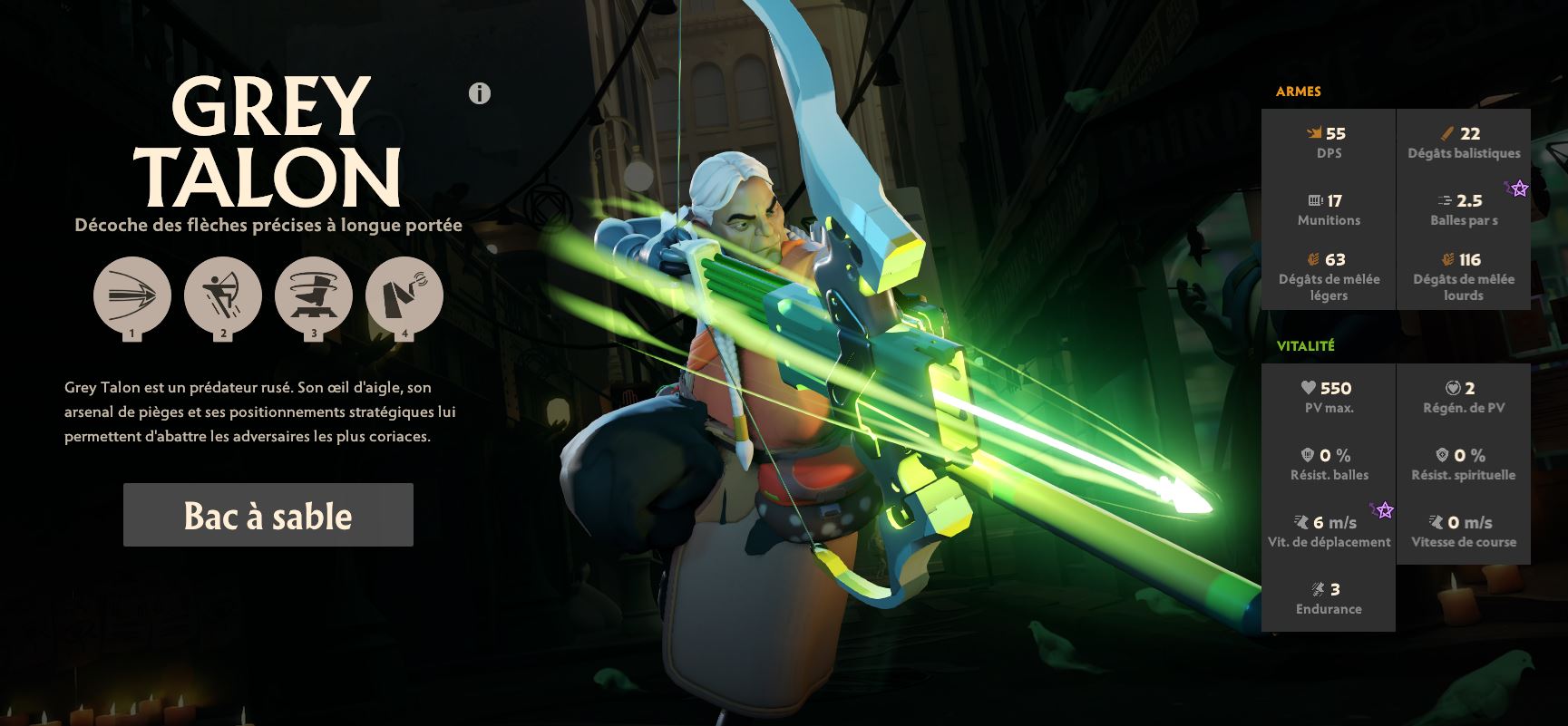The width and height of the screenshot is (1568, 726).
Task: Click the Munitions stat tile
Action: [x=1329, y=209]
